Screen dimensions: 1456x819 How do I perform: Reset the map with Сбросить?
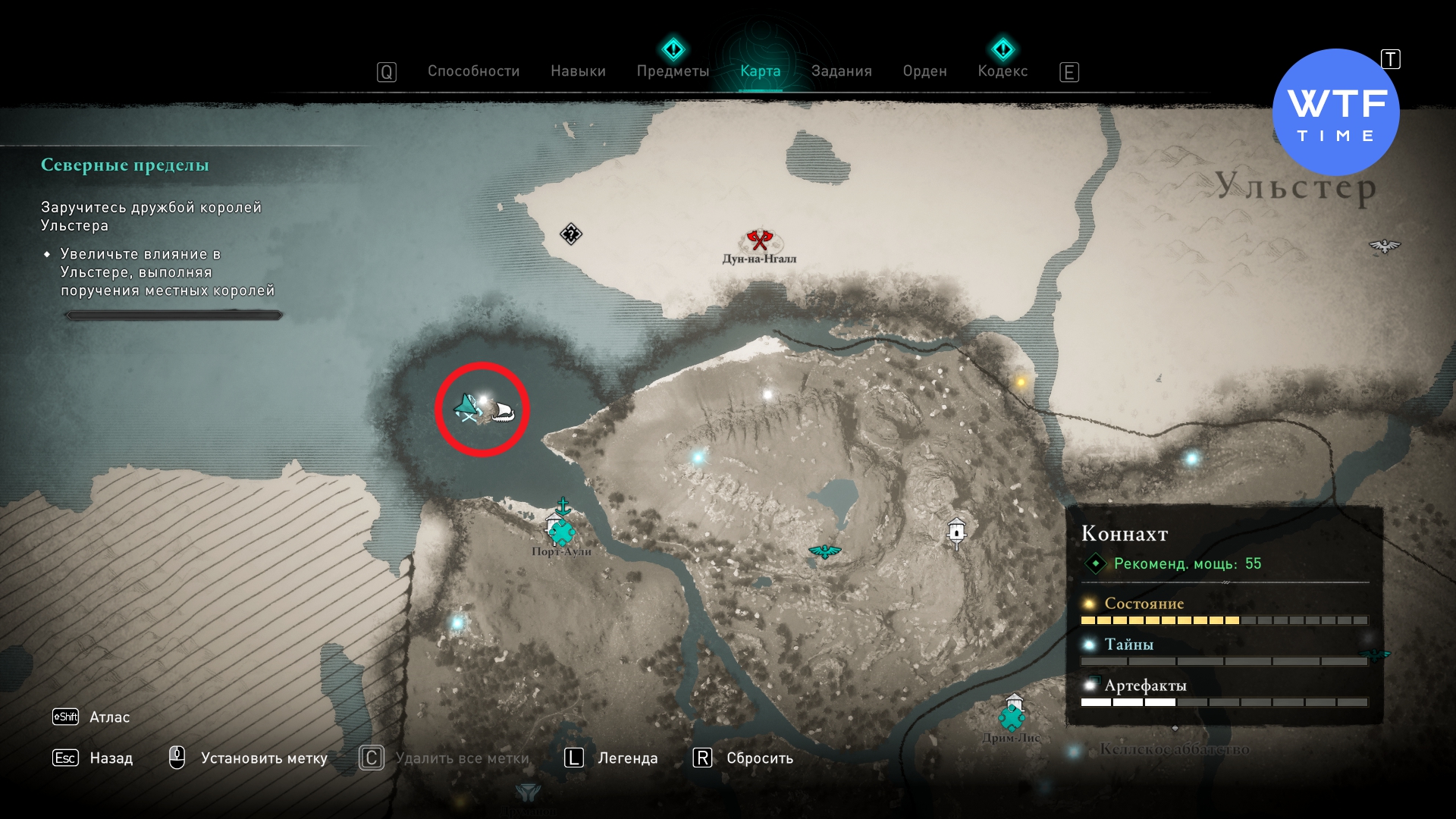pos(759,758)
